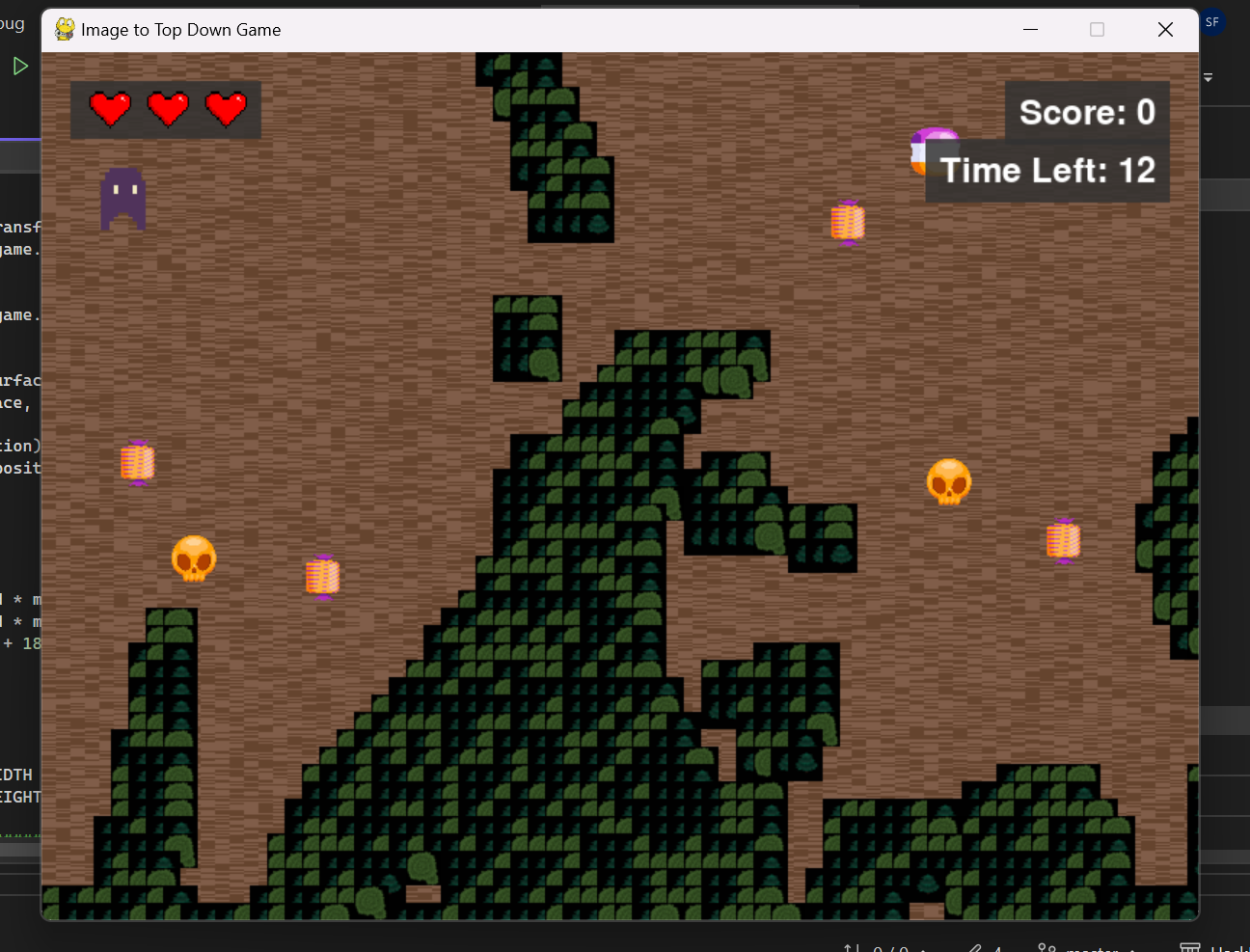
Task: Click the pencil edit indicator in the status bar
Action: 974,948
